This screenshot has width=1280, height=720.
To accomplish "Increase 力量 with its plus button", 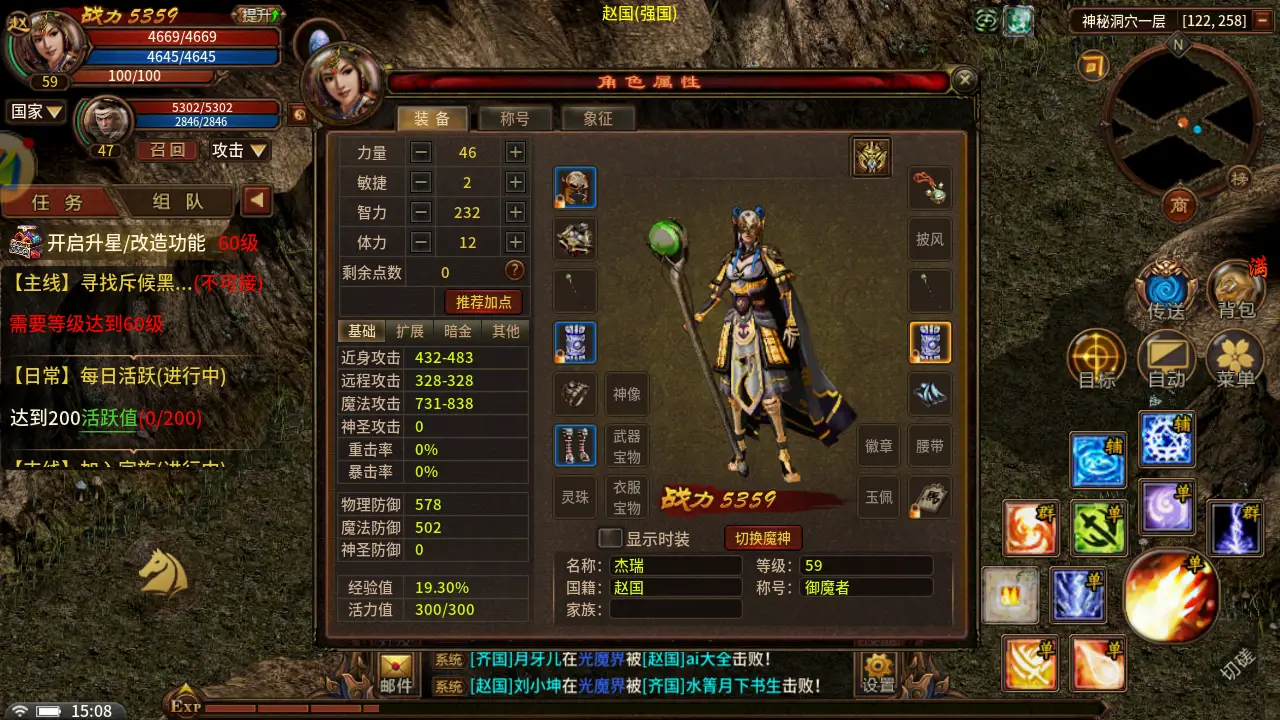I will coord(515,153).
